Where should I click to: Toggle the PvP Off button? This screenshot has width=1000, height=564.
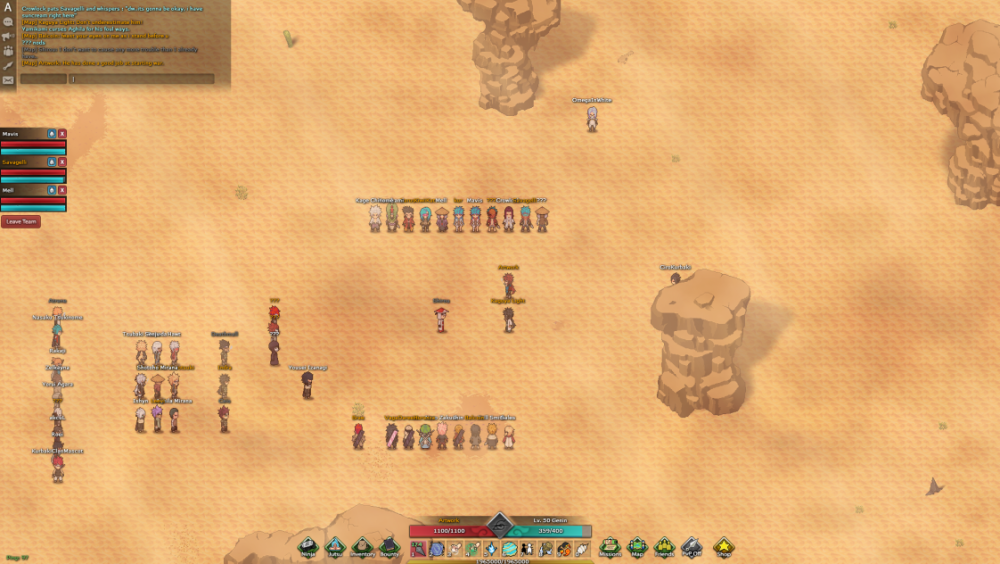tap(691, 546)
